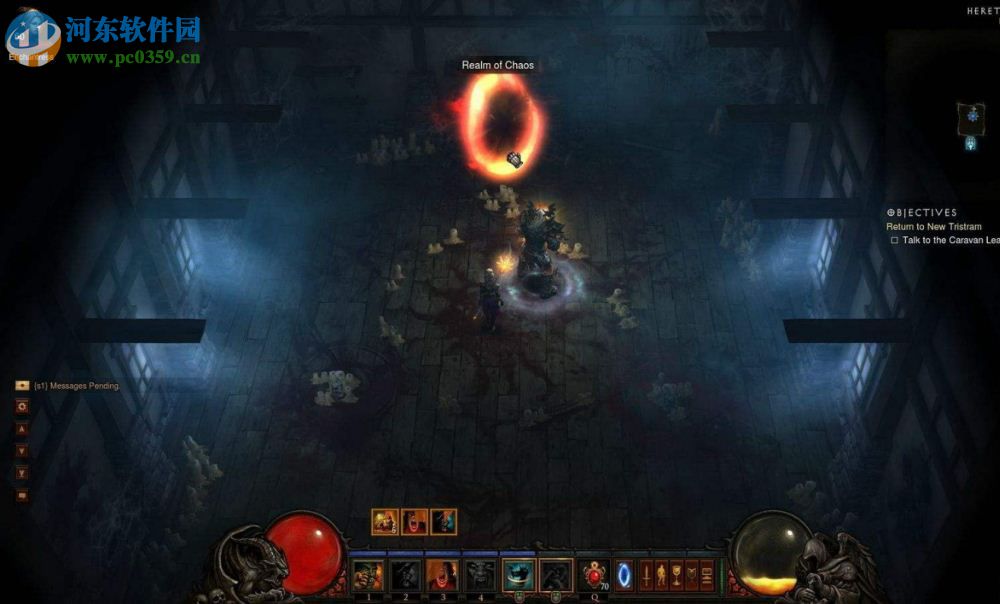Viewport: 1000px width, 604px height.
Task: Click the Return to New Tristram objective
Action: 934,227
